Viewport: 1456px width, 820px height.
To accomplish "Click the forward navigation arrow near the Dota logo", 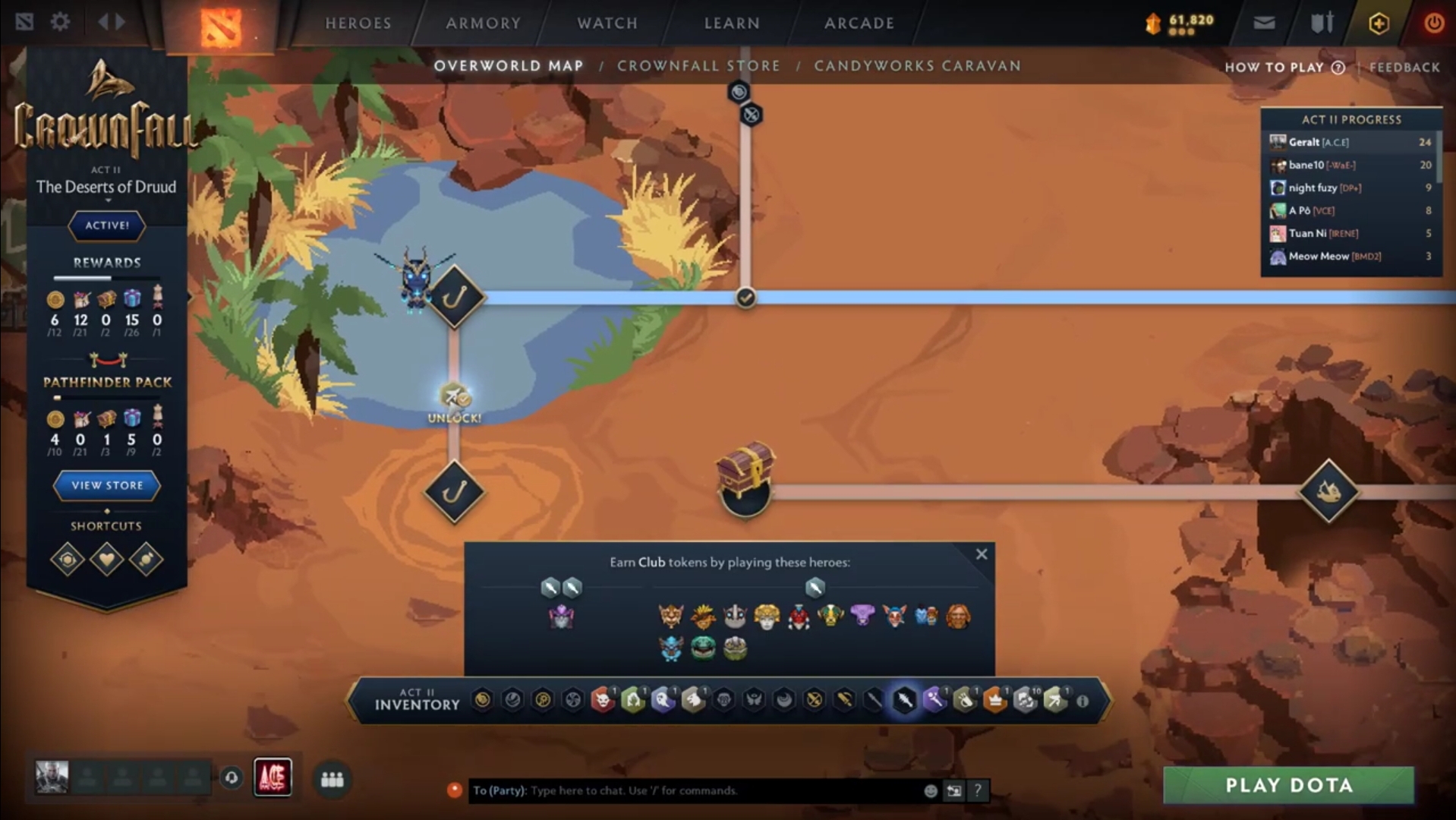I will [x=118, y=21].
